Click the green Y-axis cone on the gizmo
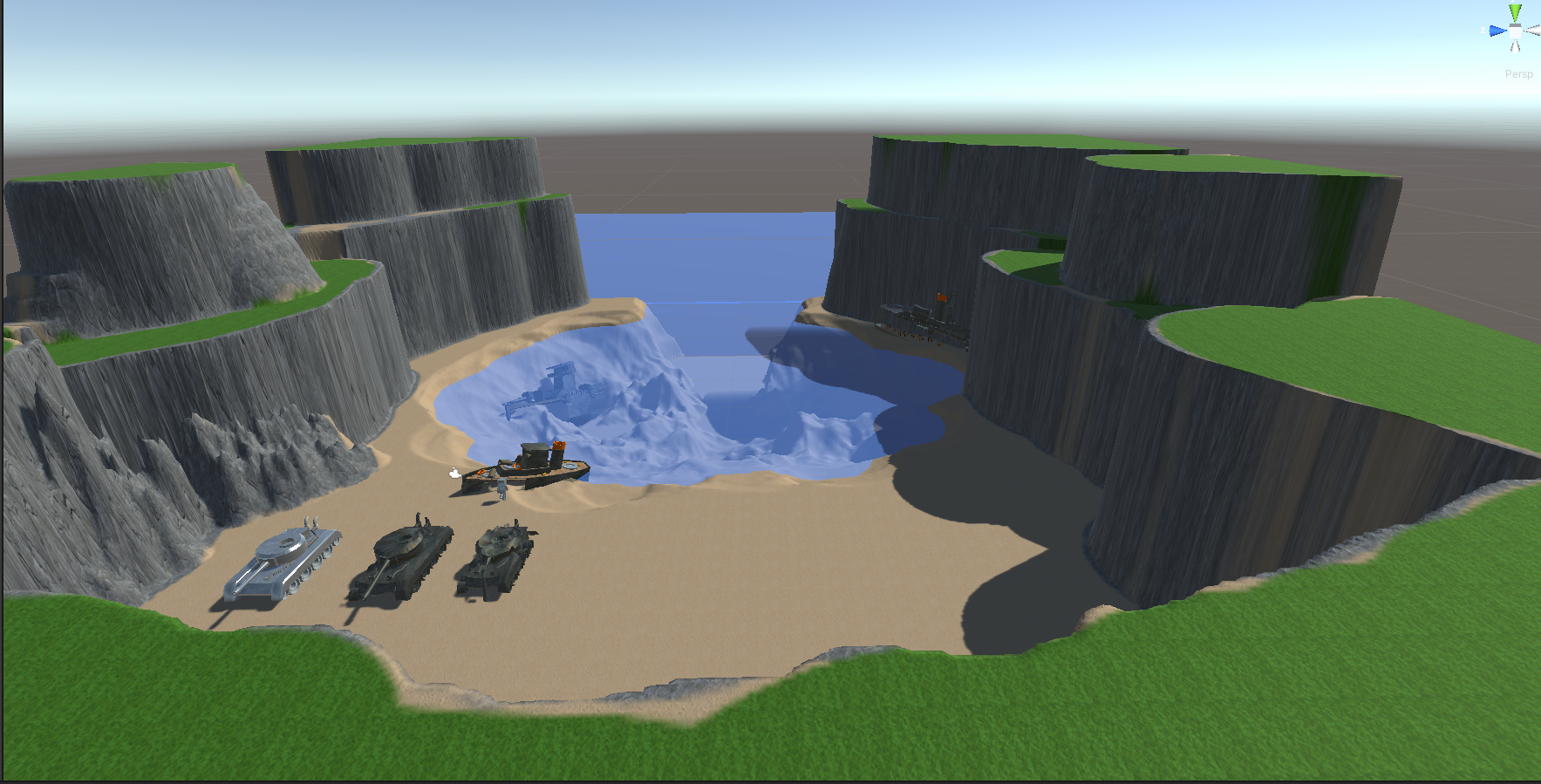Image resolution: width=1541 pixels, height=784 pixels. [x=1515, y=12]
